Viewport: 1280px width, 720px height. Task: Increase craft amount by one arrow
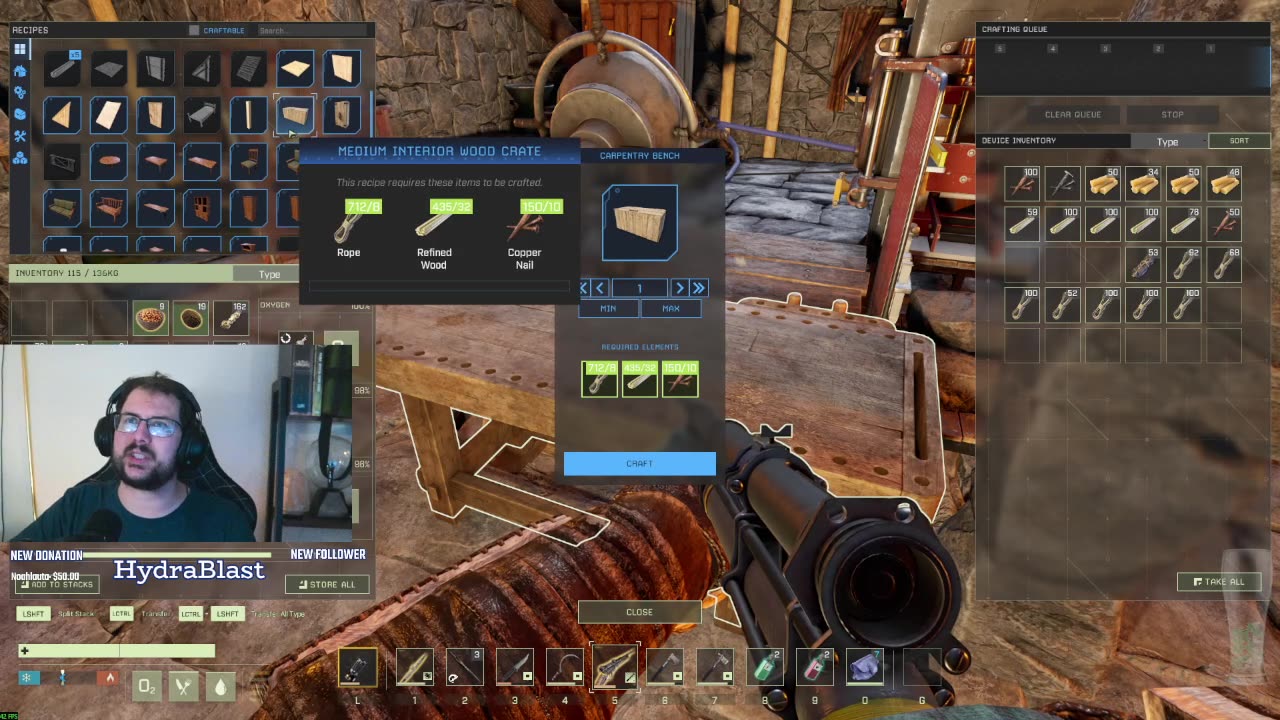tap(679, 288)
